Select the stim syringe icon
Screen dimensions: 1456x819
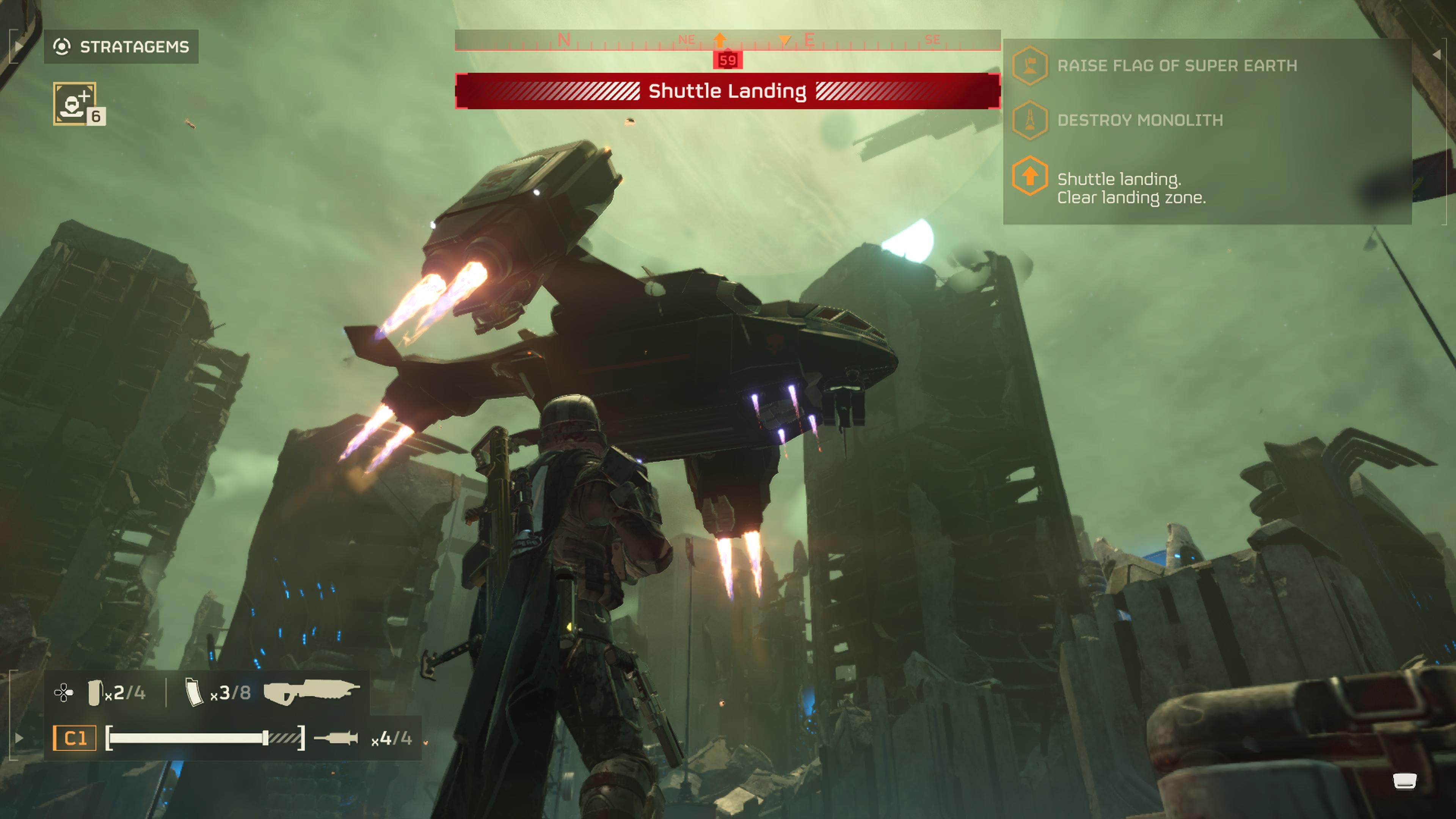coord(336,737)
